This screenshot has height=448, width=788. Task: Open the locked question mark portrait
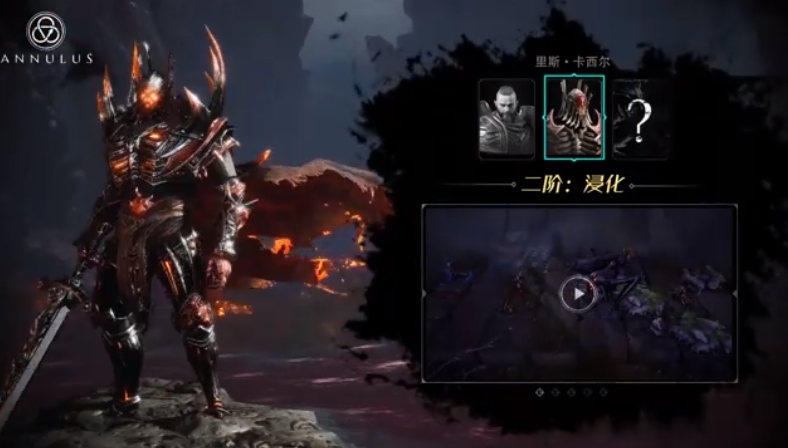coord(641,118)
